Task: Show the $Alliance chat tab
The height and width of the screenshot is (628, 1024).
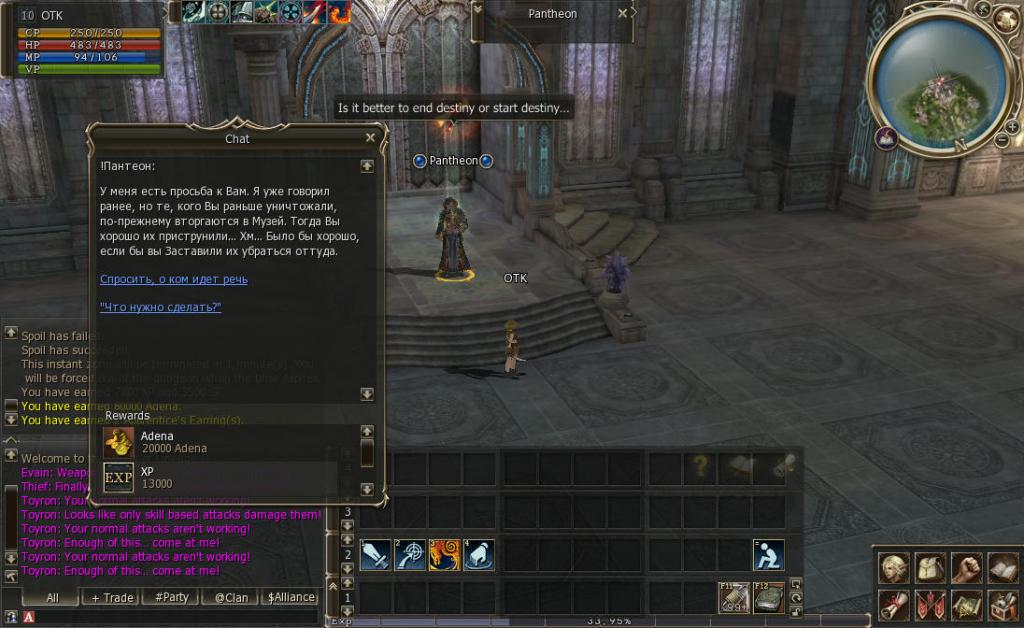Action: tap(291, 597)
